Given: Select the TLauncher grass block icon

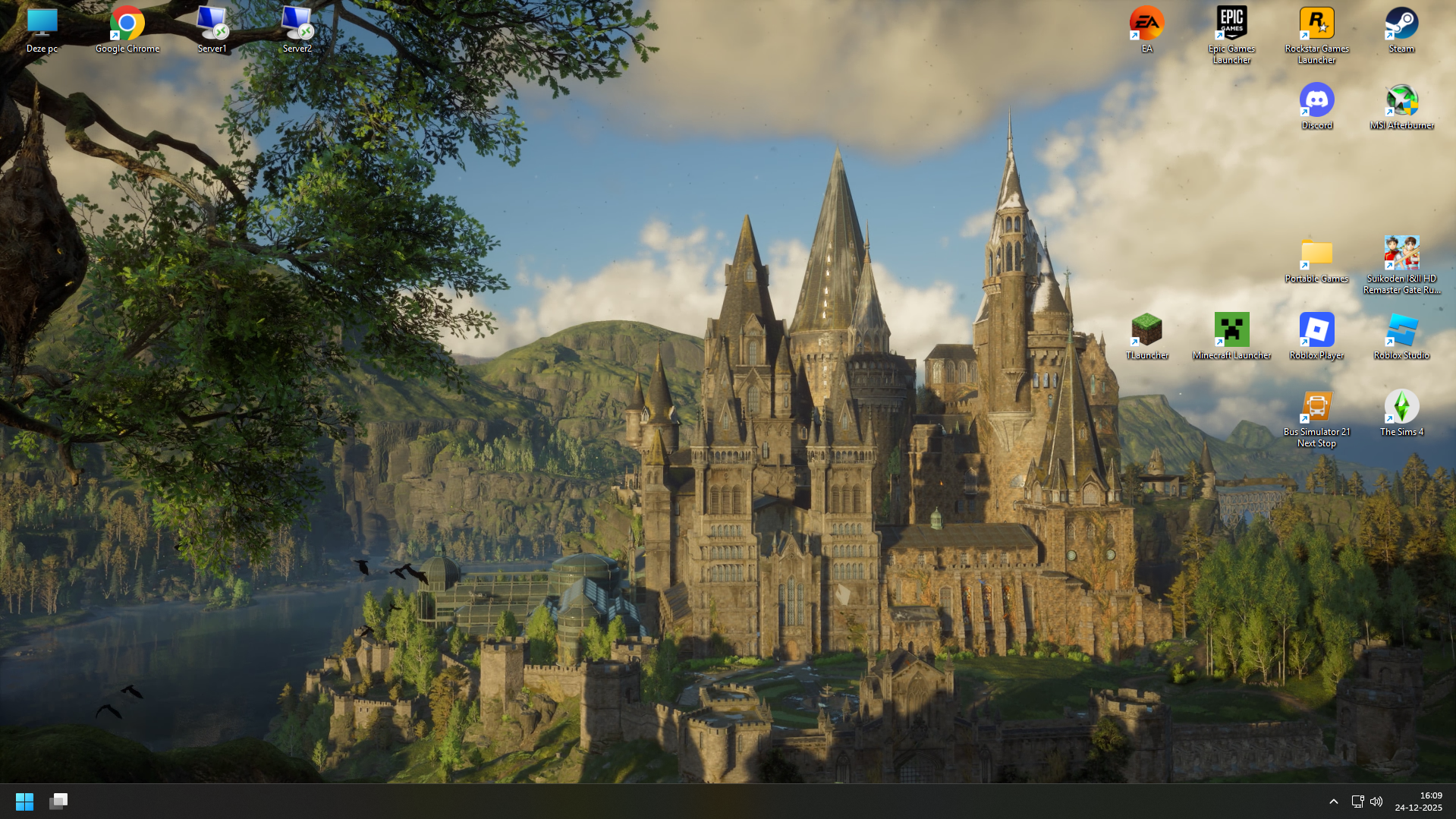Looking at the screenshot, I should click(1146, 331).
